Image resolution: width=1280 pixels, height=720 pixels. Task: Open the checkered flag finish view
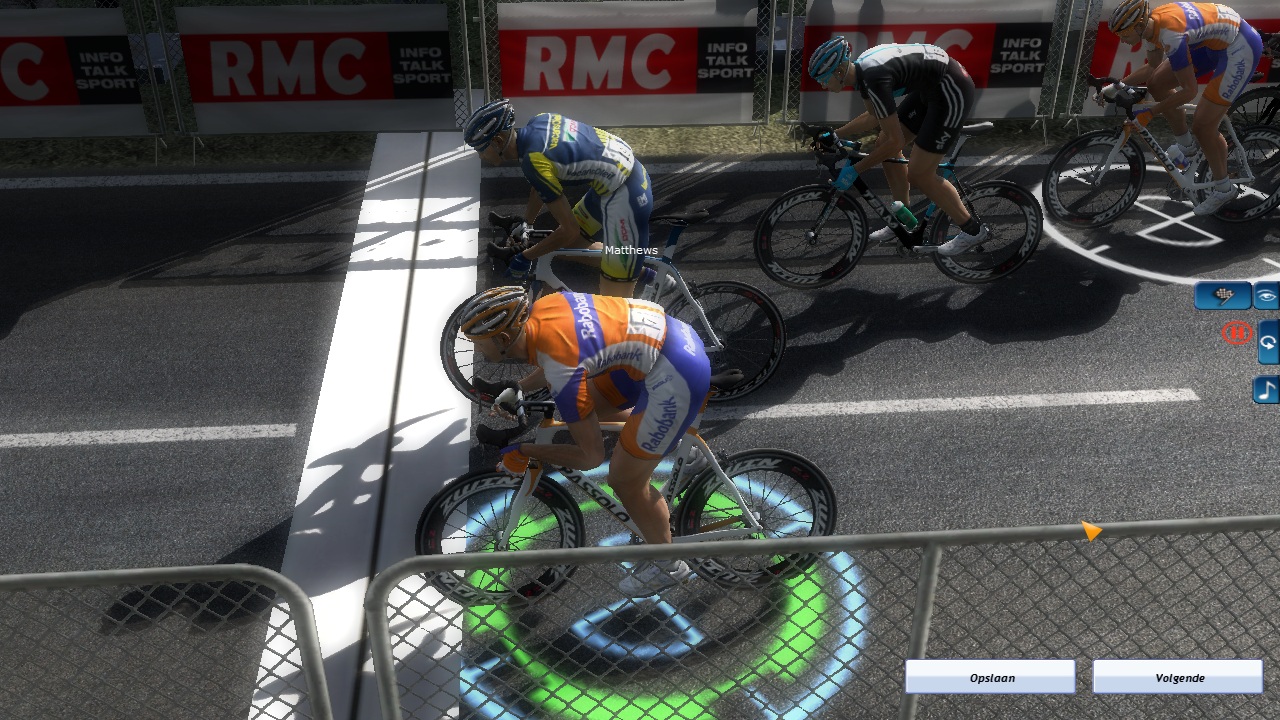point(1222,296)
